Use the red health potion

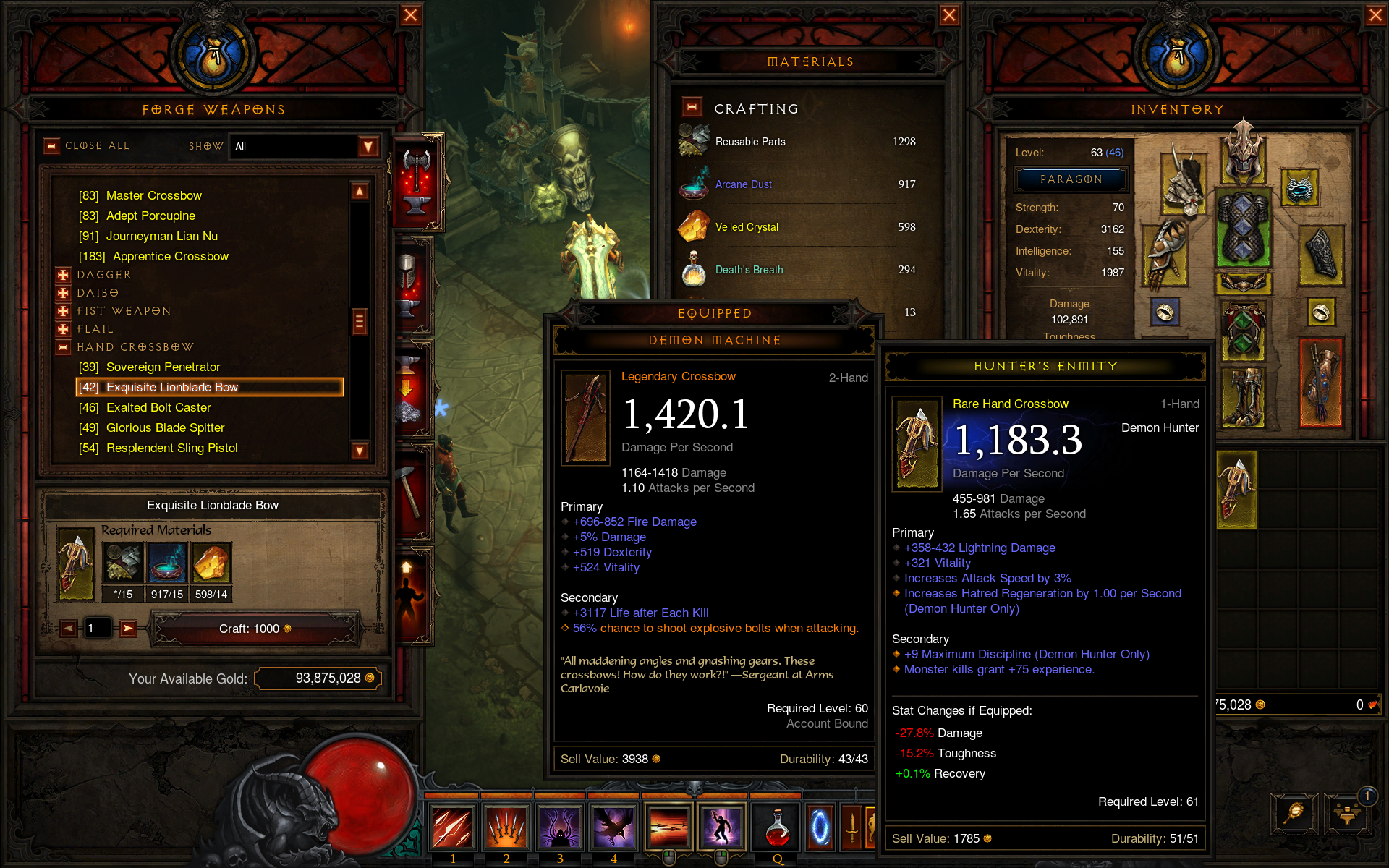point(777,827)
